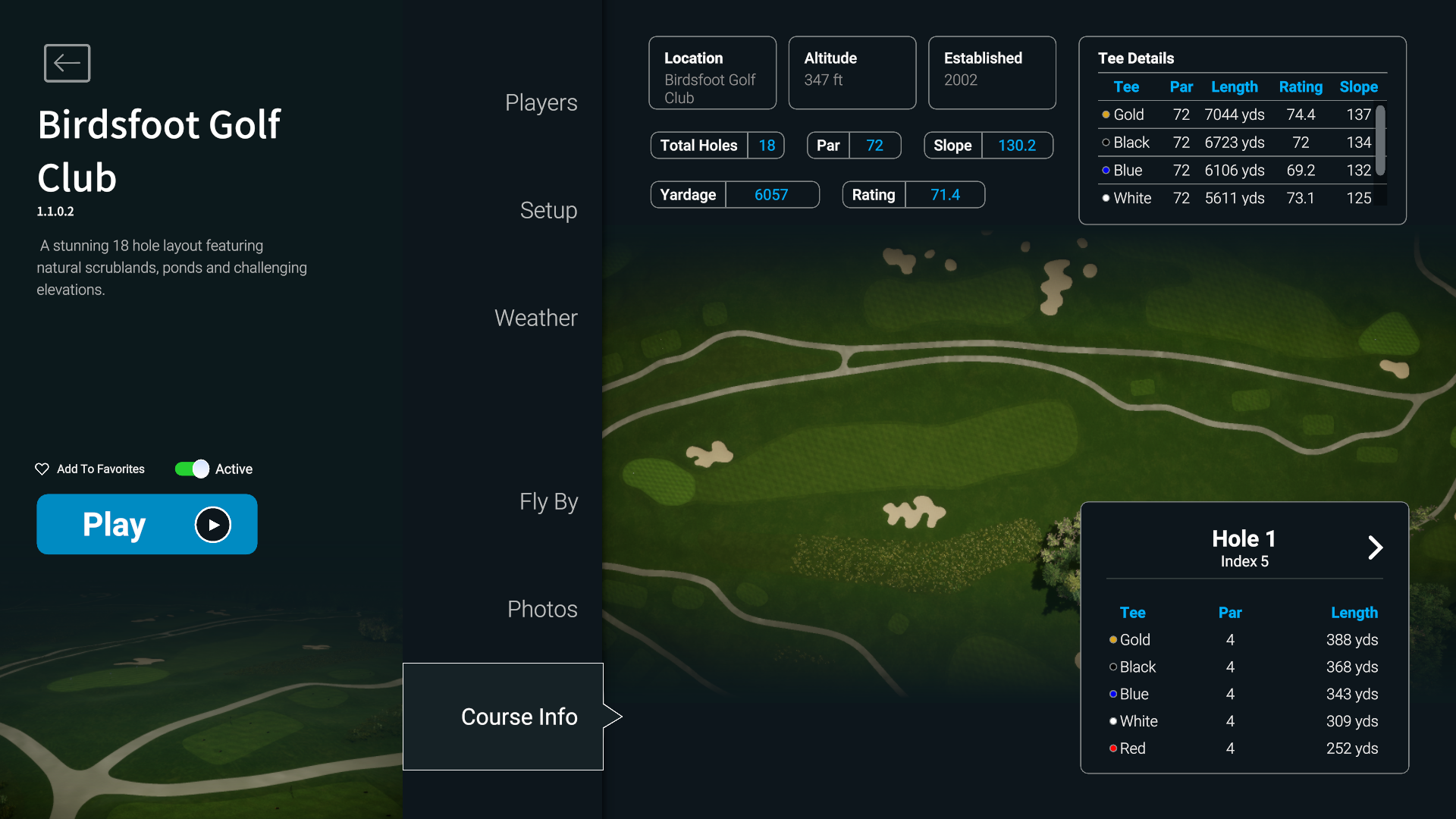Open the Players tab
Image resolution: width=1456 pixels, height=819 pixels.
point(541,102)
